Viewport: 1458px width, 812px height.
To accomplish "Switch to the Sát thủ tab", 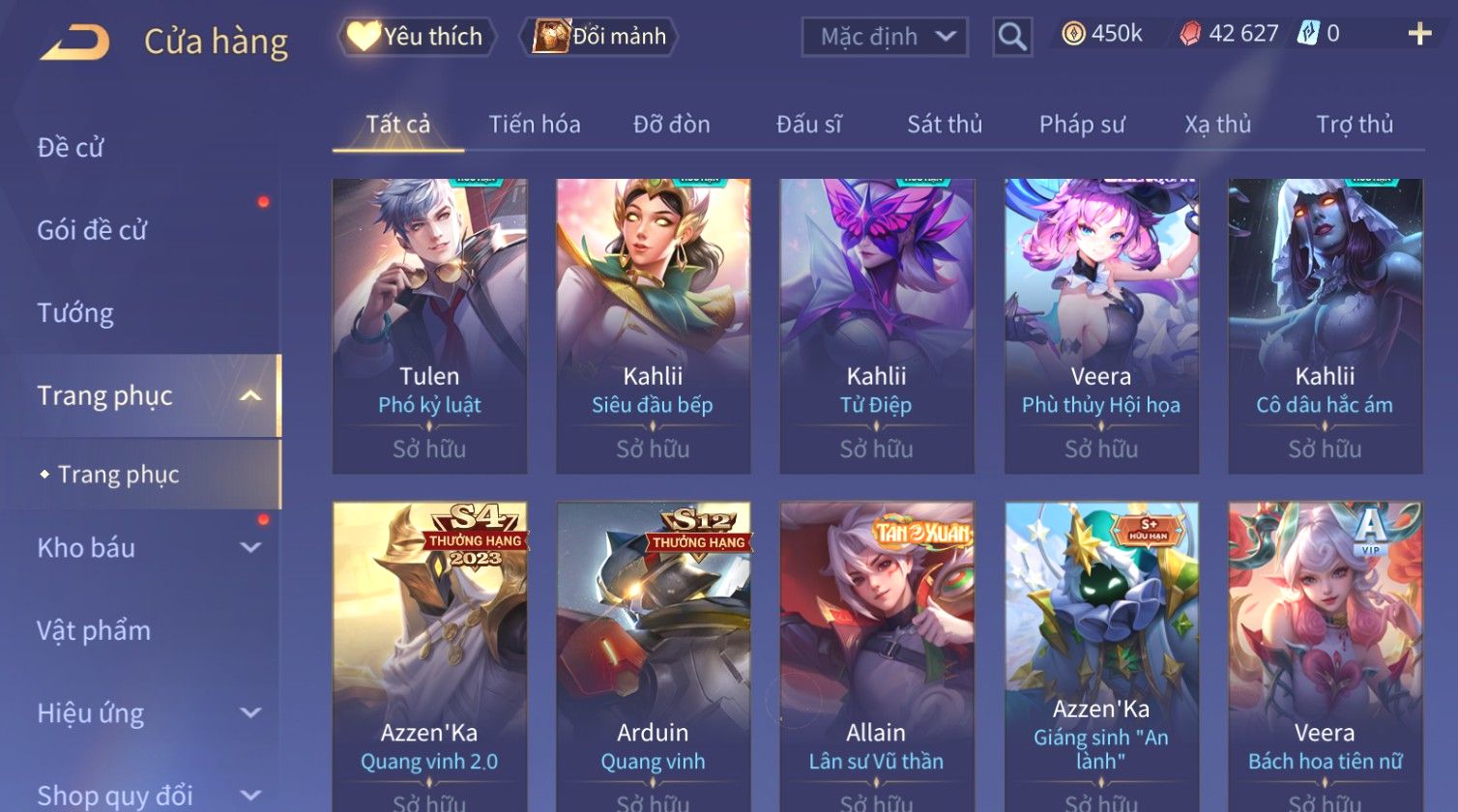I will coord(944,124).
